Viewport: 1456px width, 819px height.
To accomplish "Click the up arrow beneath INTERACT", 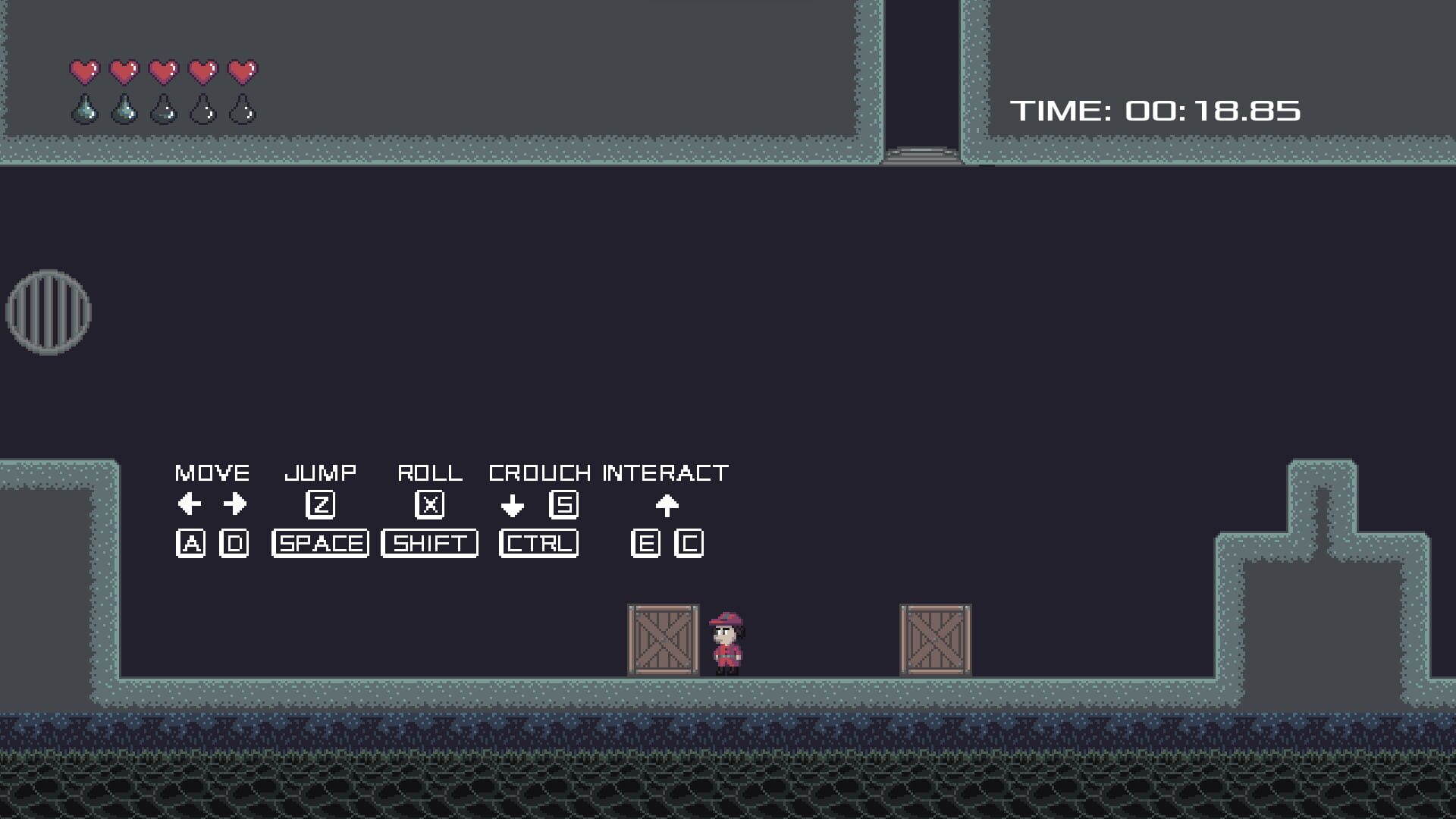I will tap(668, 504).
